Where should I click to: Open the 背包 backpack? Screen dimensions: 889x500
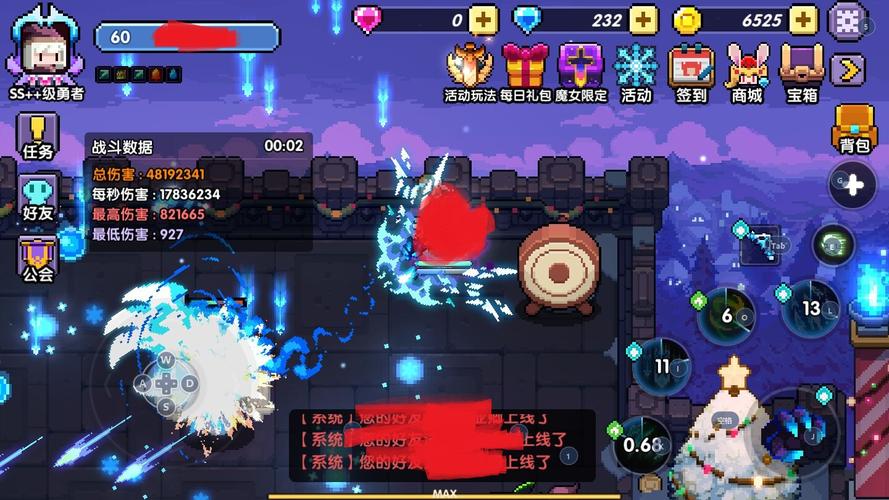(x=853, y=129)
